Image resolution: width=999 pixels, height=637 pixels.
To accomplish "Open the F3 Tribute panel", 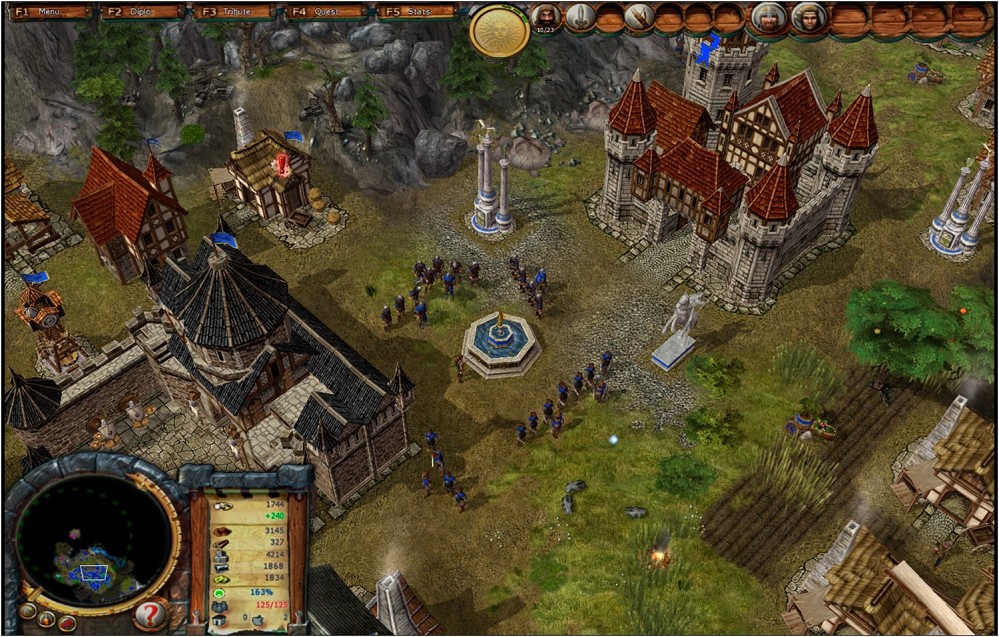I will 233,13.
